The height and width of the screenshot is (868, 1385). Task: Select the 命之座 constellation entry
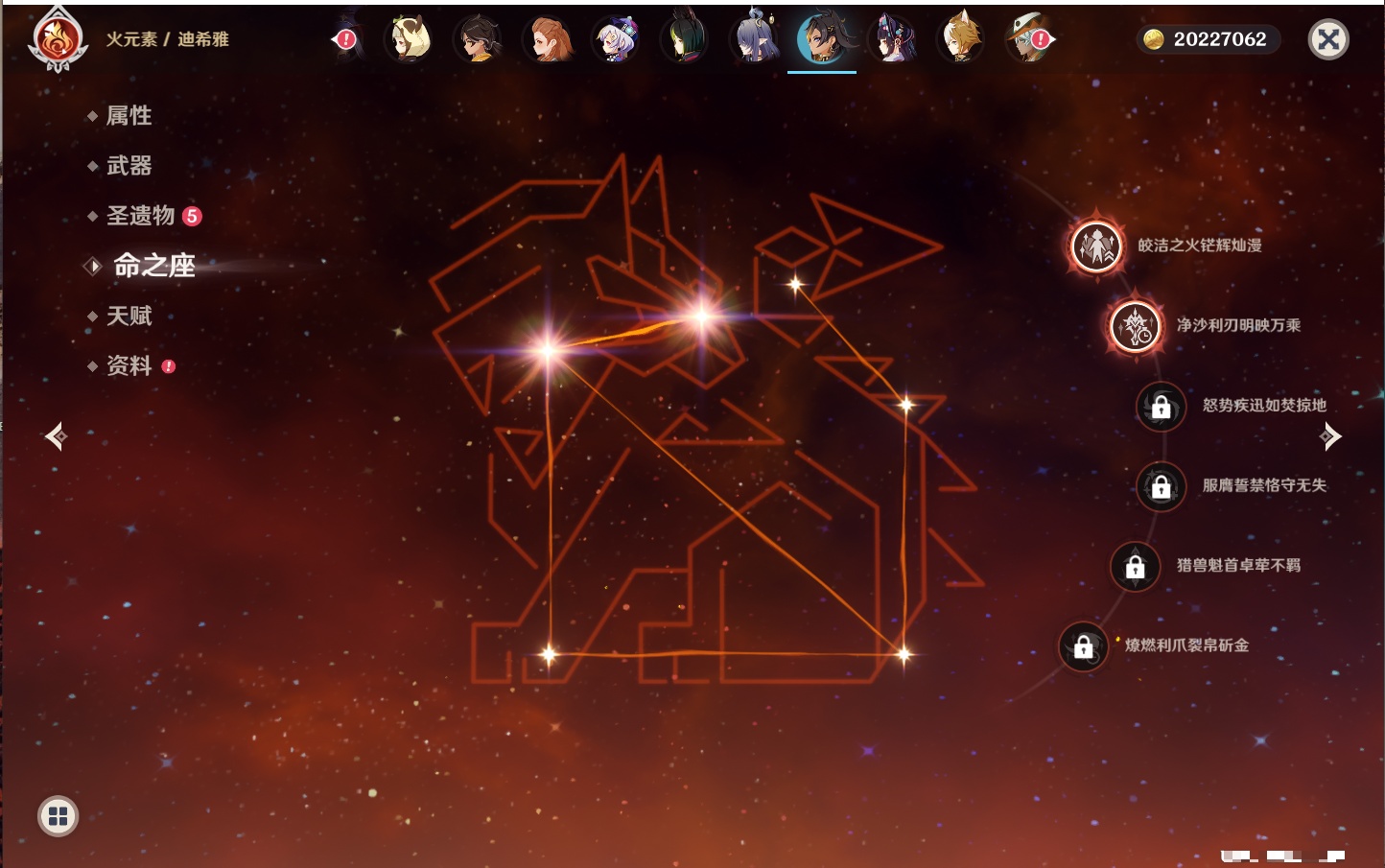point(153,266)
